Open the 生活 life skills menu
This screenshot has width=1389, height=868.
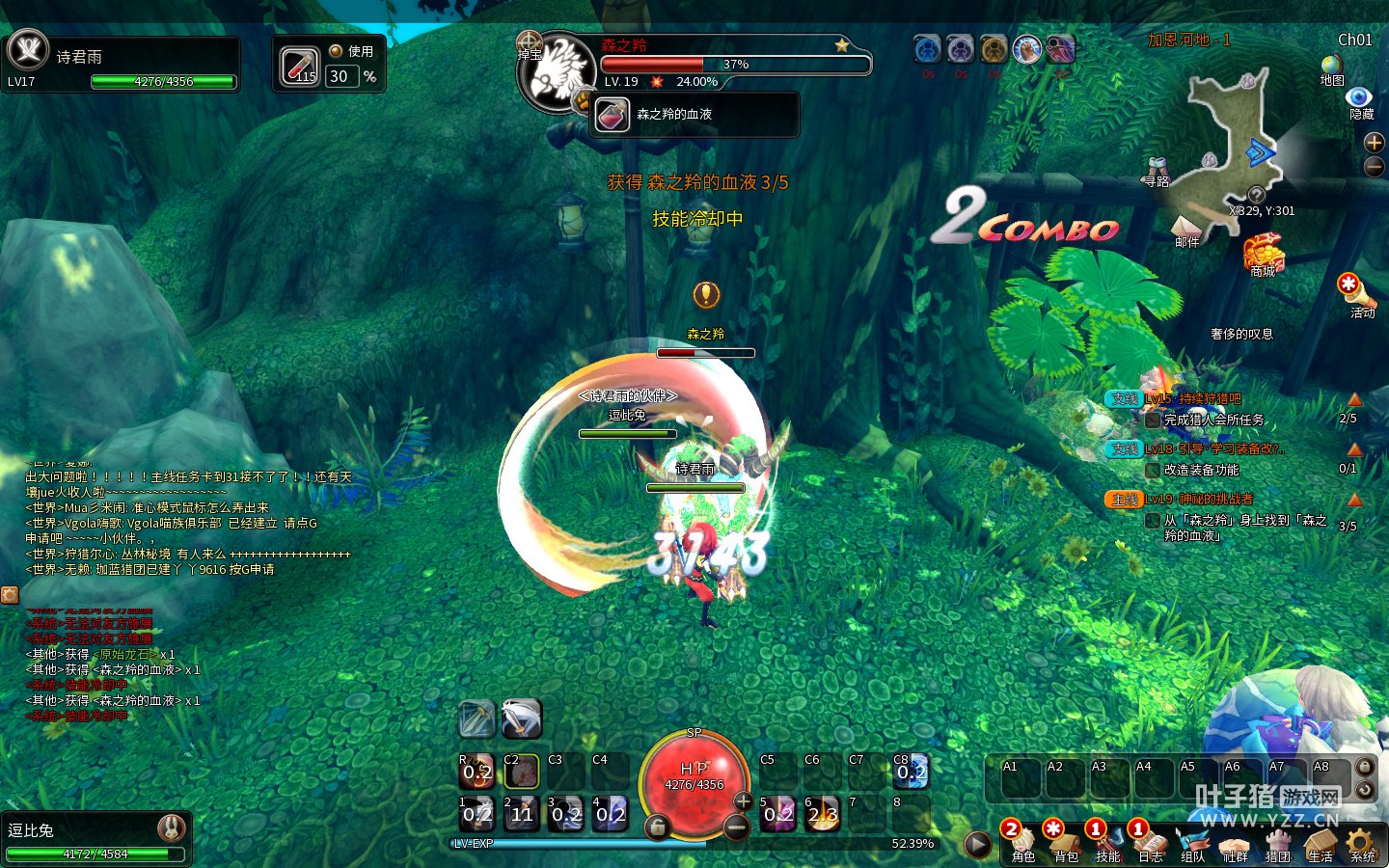point(1320,843)
